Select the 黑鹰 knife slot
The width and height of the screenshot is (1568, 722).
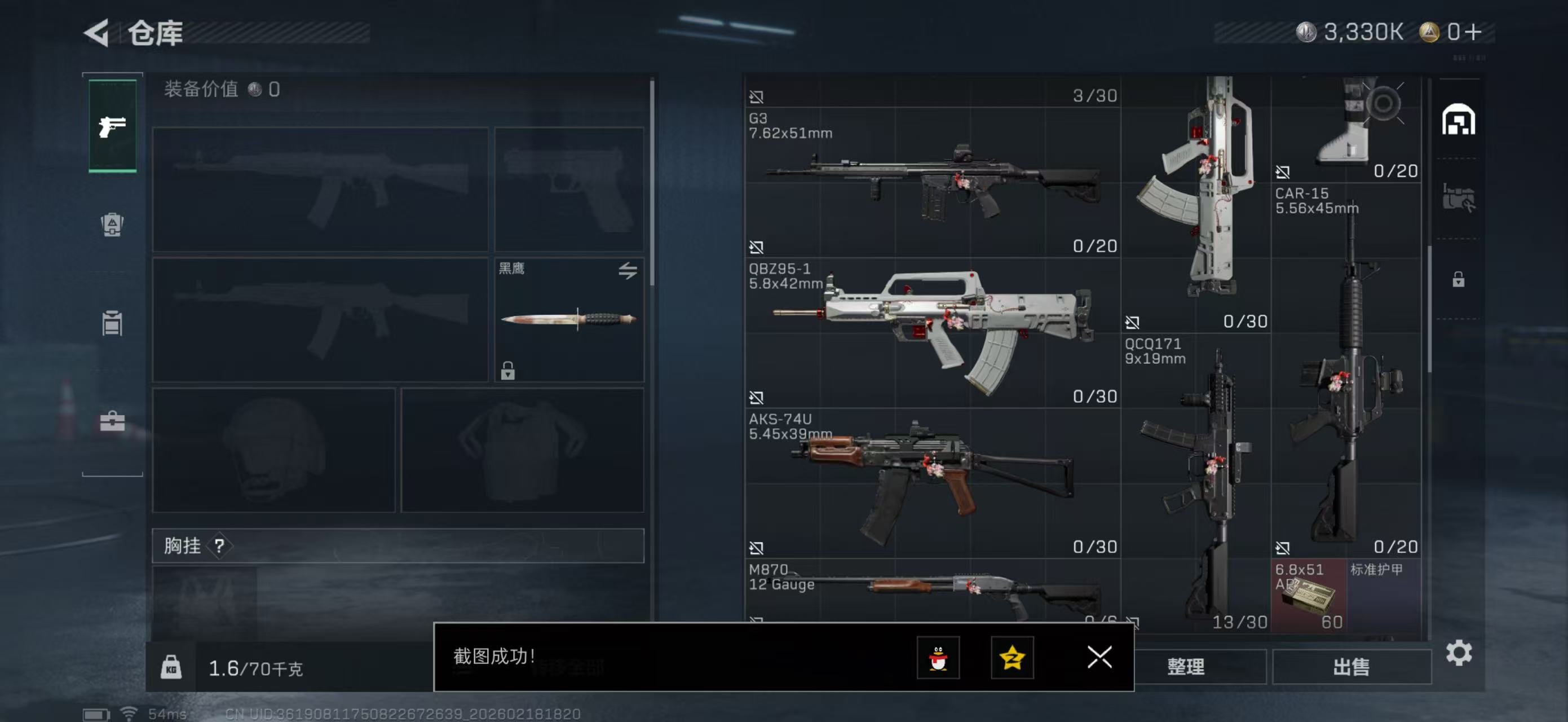pos(568,319)
